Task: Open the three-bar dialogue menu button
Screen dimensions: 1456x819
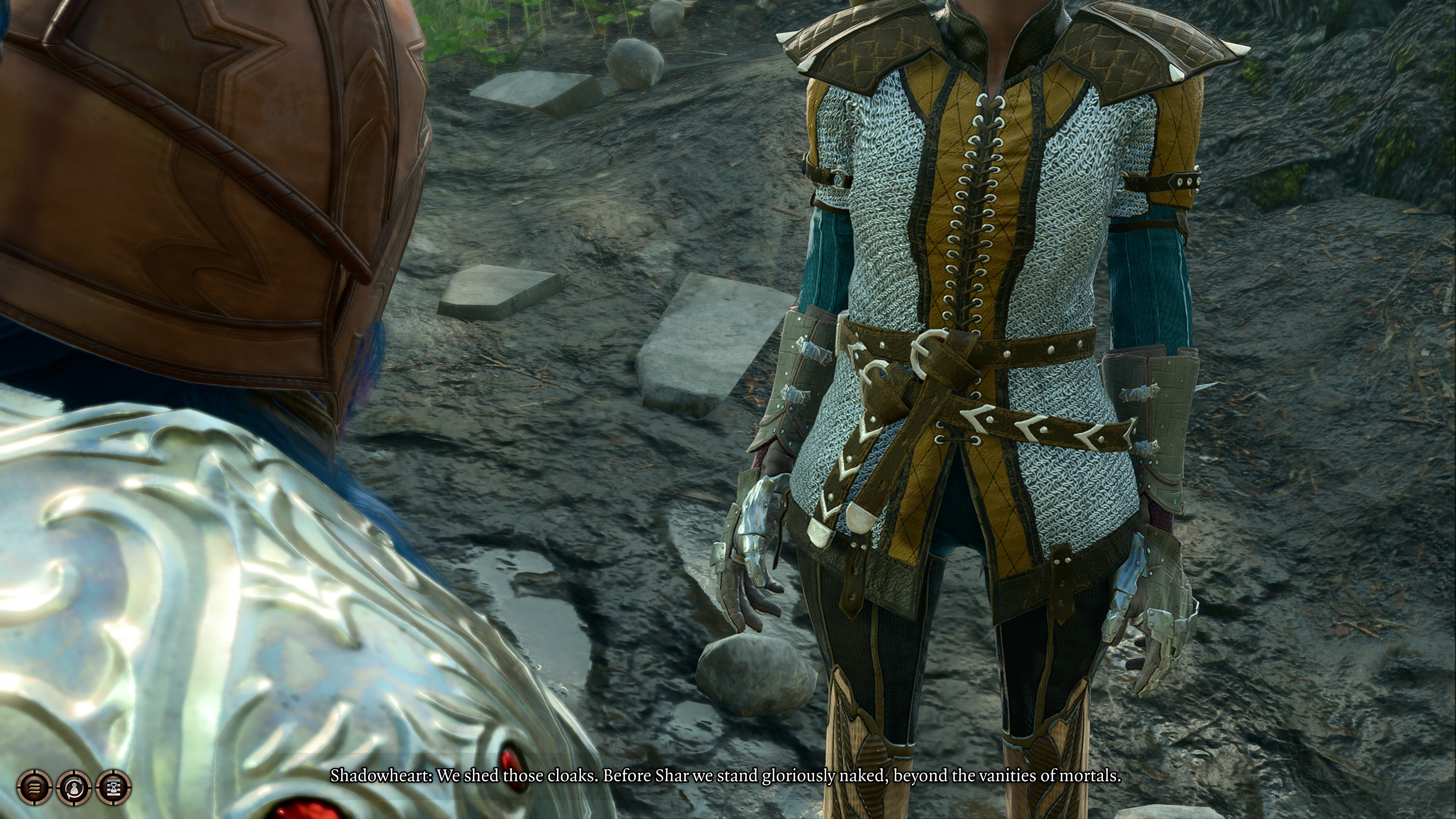Action: tap(35, 786)
